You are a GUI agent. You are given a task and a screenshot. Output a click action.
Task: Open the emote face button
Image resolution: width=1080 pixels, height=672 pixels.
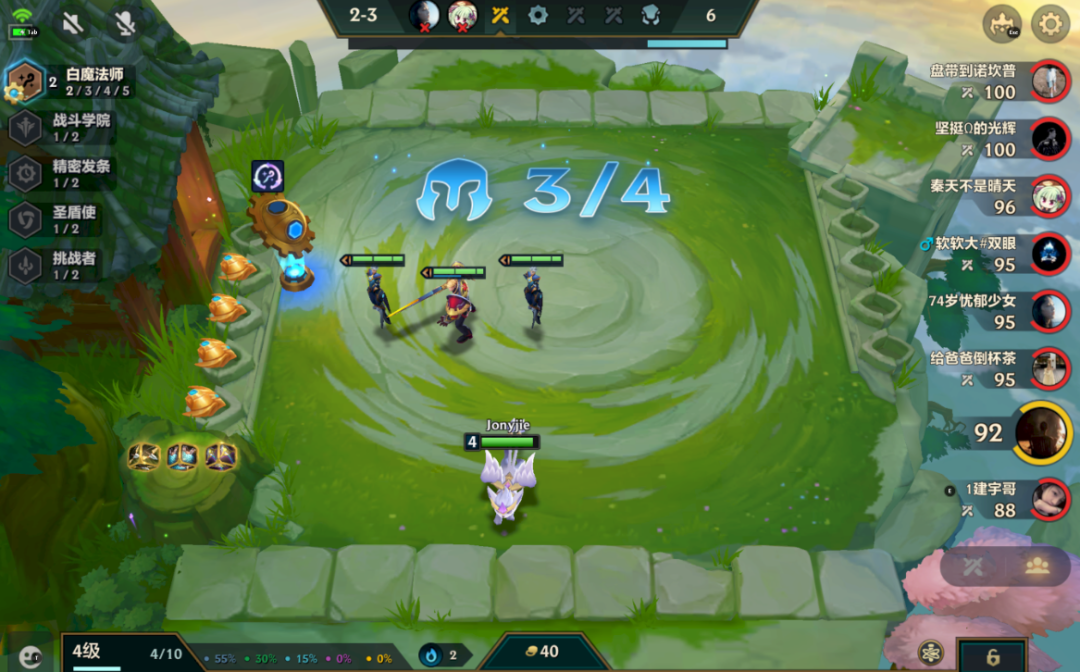(x=31, y=656)
